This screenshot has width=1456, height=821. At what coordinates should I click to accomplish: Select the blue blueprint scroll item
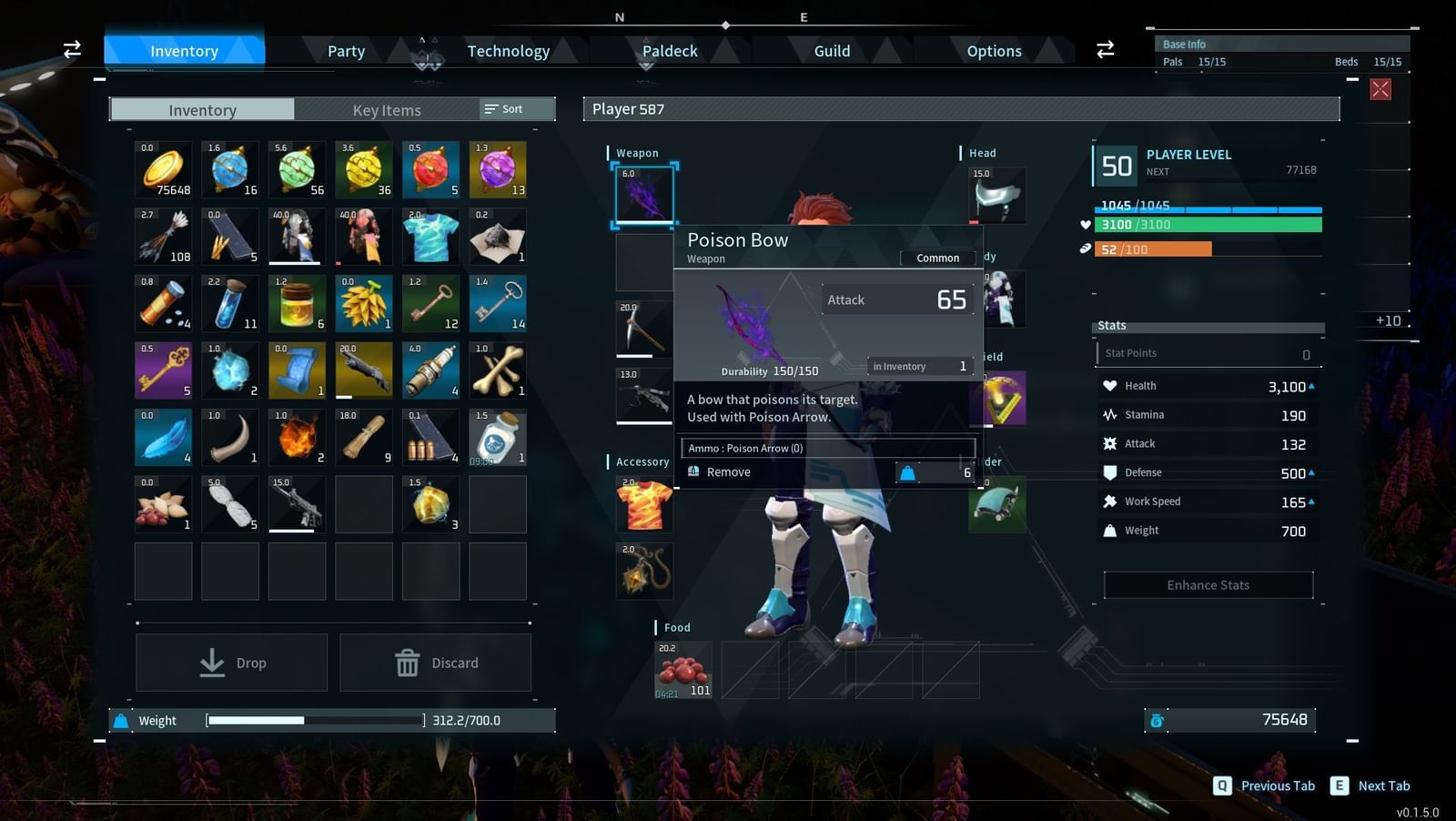[x=297, y=370]
